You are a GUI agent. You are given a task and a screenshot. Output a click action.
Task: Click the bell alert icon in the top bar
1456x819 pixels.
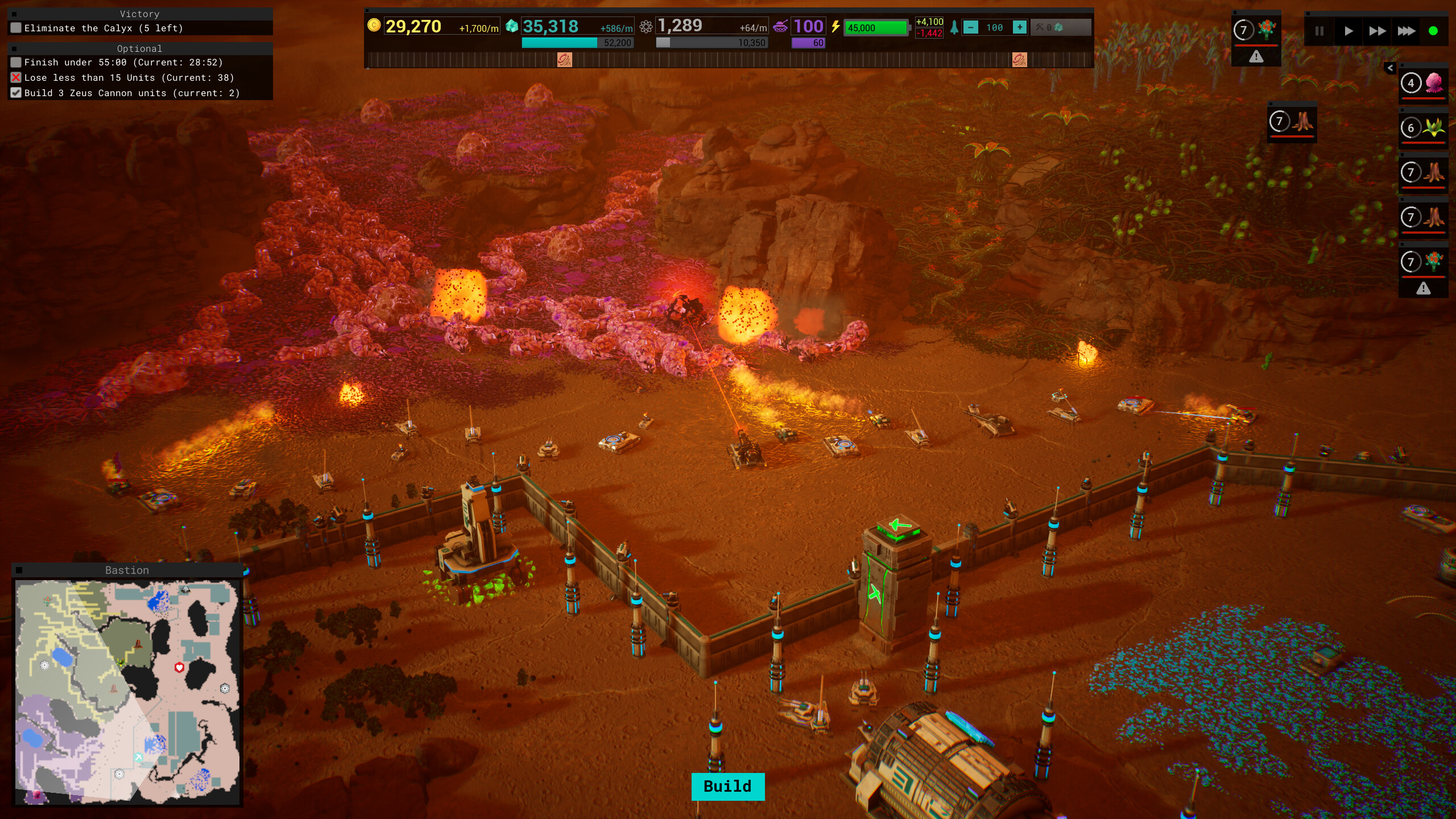click(x=955, y=27)
